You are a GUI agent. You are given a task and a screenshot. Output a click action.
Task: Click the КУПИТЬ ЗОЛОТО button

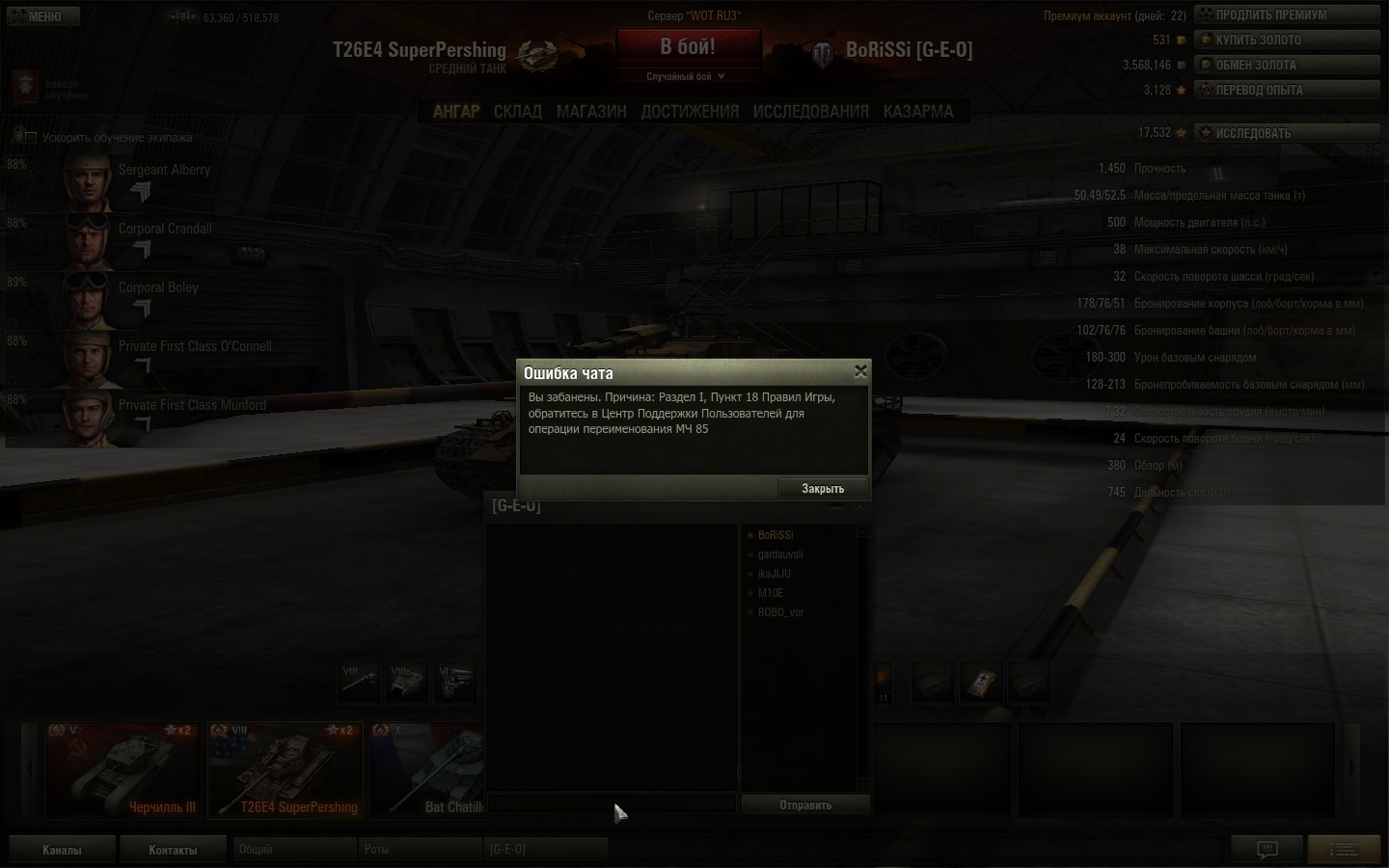1287,40
